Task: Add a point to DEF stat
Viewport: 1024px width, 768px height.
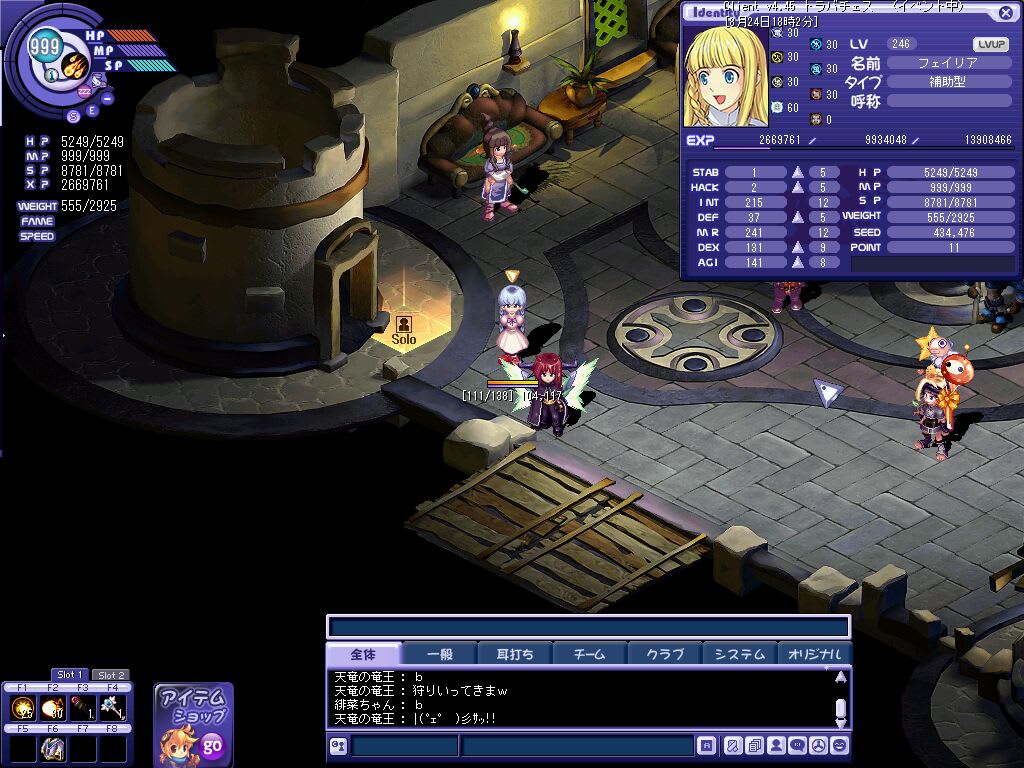Action: [x=798, y=217]
